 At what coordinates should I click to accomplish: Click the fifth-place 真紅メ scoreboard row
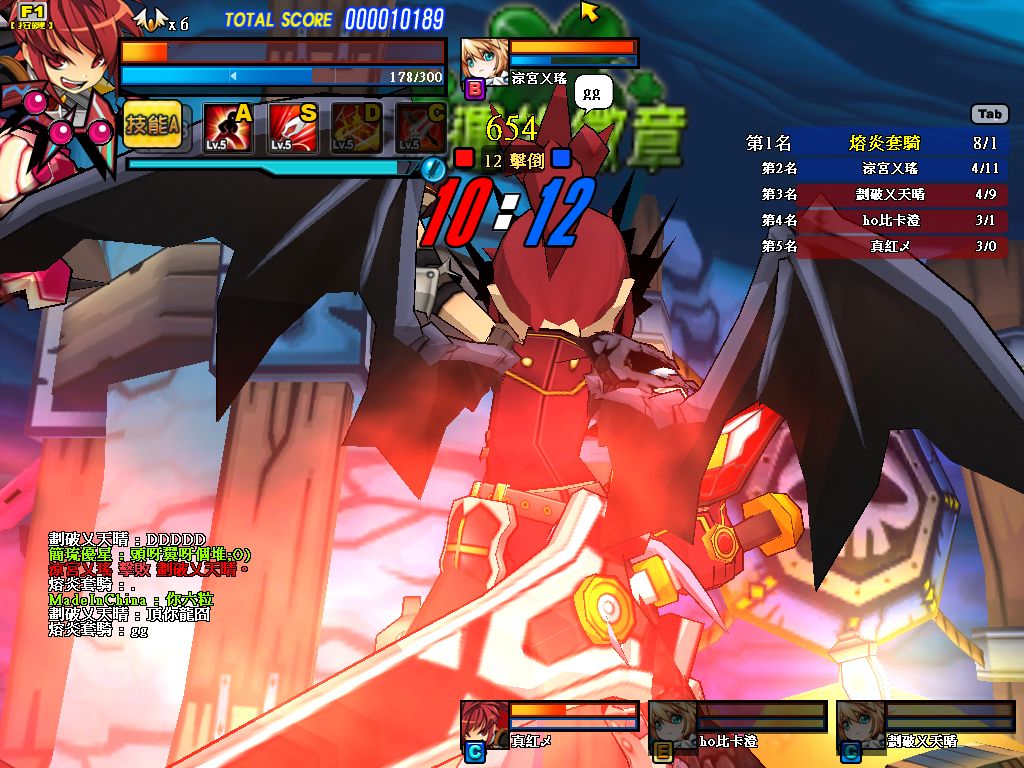pyautogui.click(x=876, y=245)
